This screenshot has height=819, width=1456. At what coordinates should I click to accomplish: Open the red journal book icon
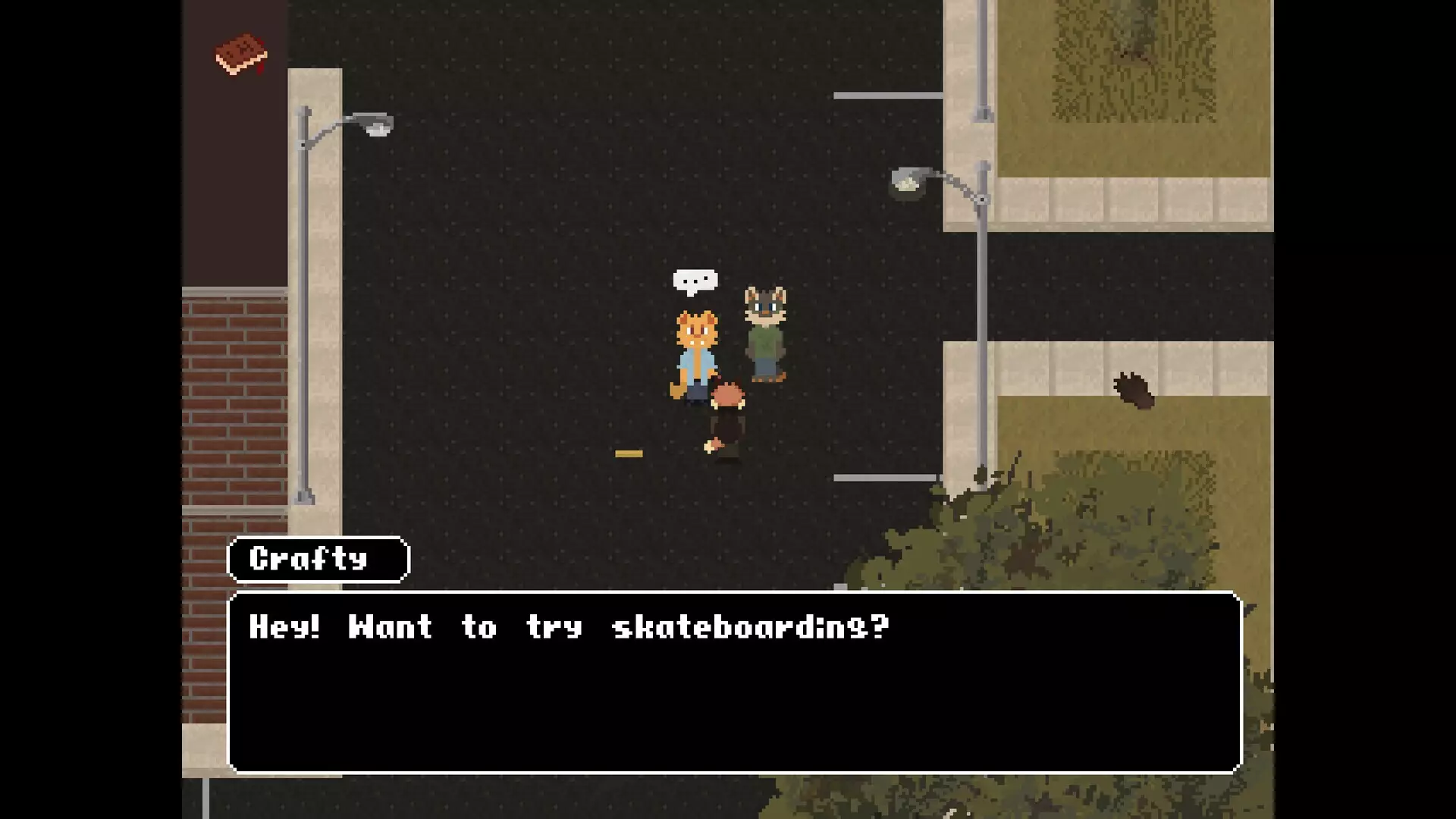(x=241, y=54)
